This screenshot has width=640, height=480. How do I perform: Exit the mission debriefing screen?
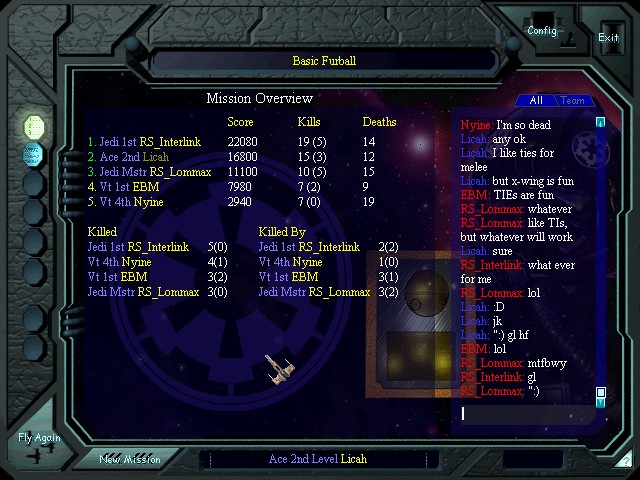pos(608,37)
